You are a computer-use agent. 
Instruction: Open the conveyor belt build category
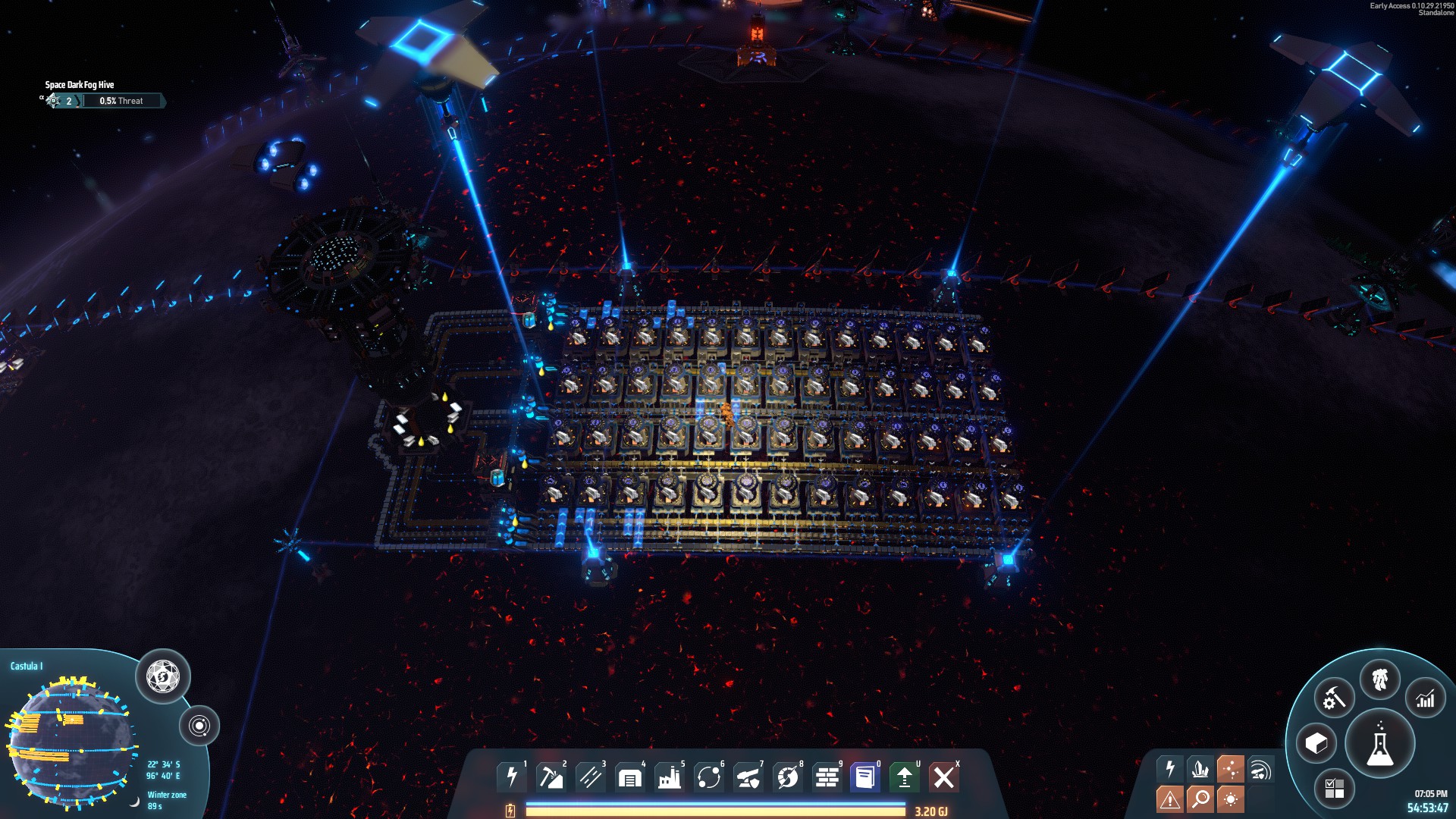click(x=591, y=777)
